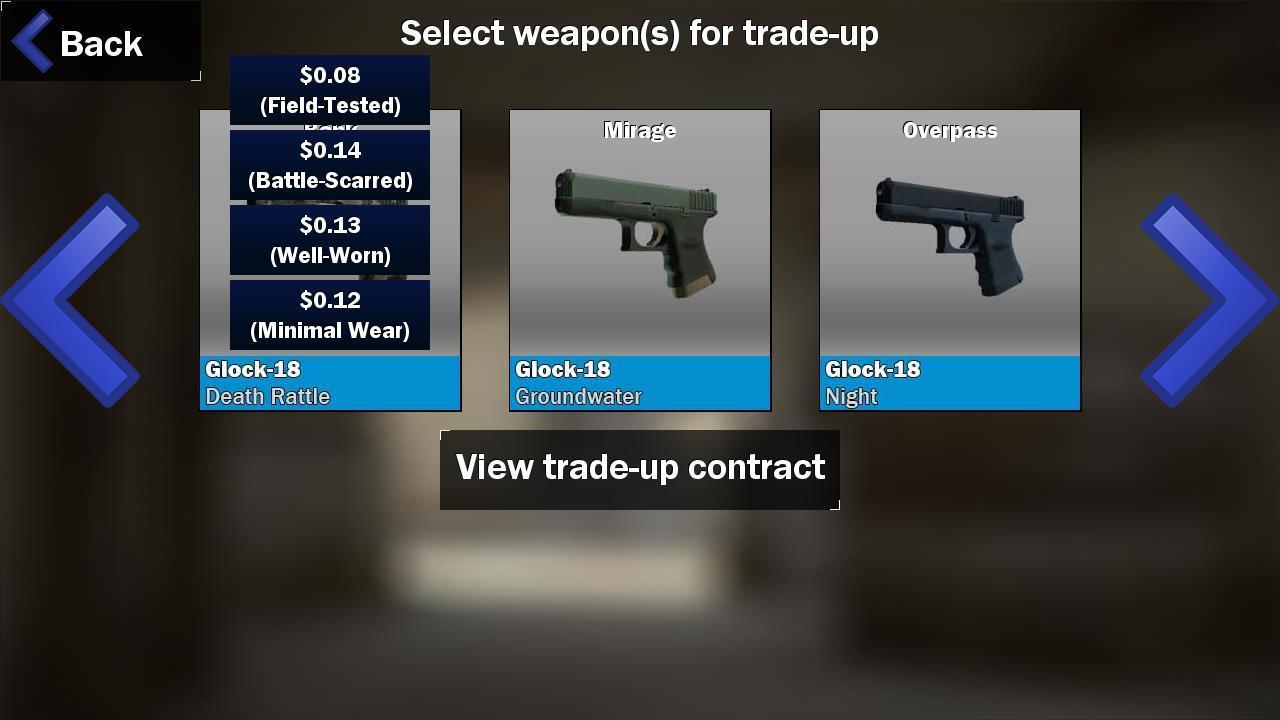This screenshot has height=720, width=1280.
Task: Click the Select weapon(s) for trade-up title
Action: pos(640,33)
